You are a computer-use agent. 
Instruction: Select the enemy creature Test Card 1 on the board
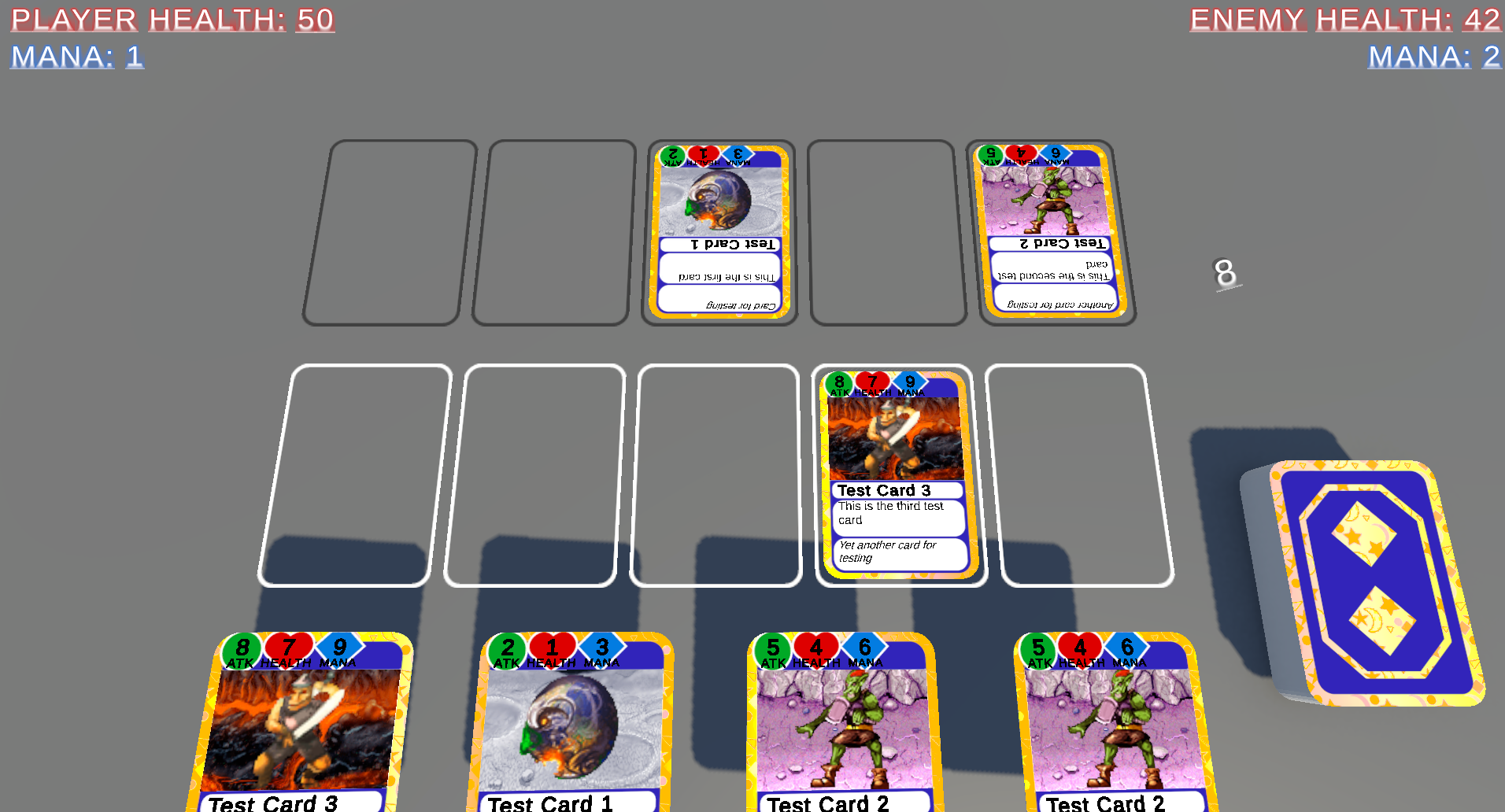(719, 232)
